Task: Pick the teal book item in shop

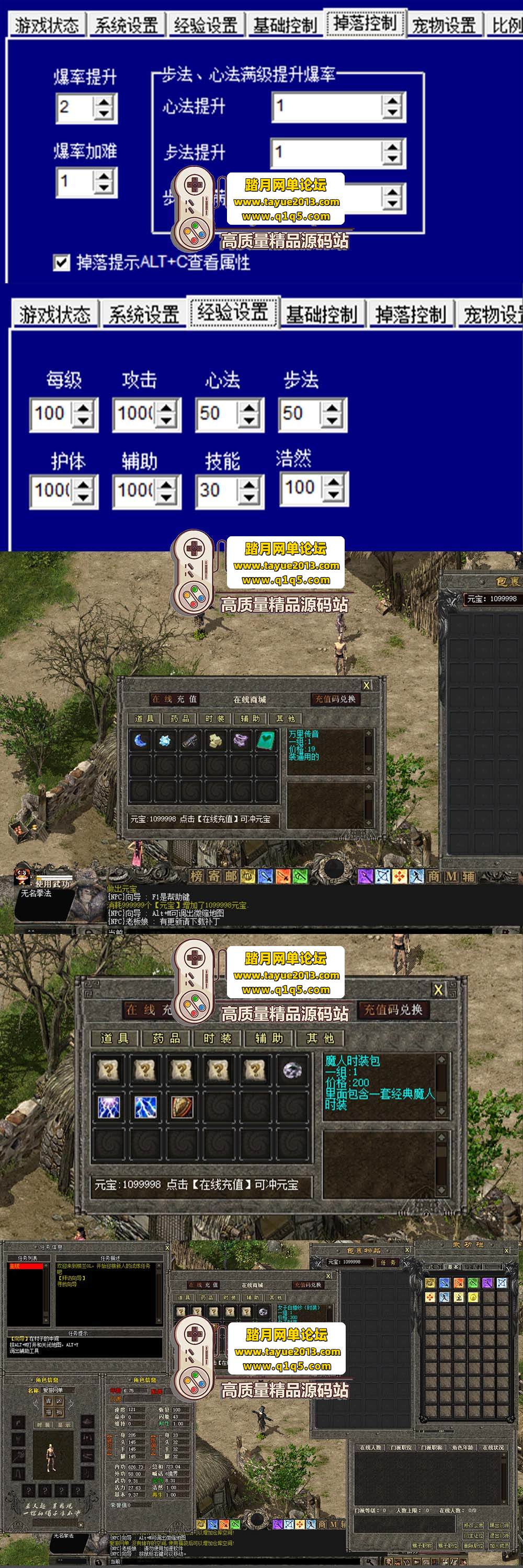Action: pyautogui.click(x=266, y=741)
